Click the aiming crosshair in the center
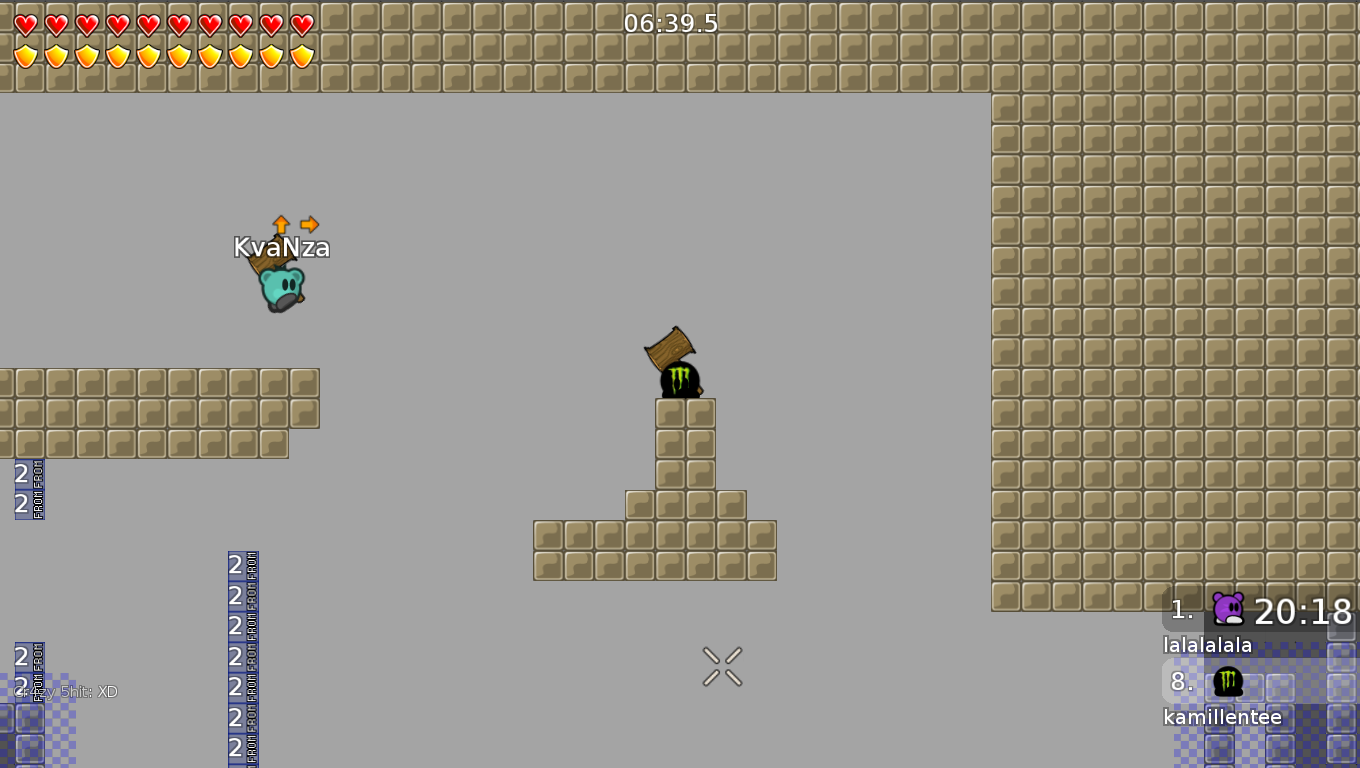 pyautogui.click(x=722, y=666)
